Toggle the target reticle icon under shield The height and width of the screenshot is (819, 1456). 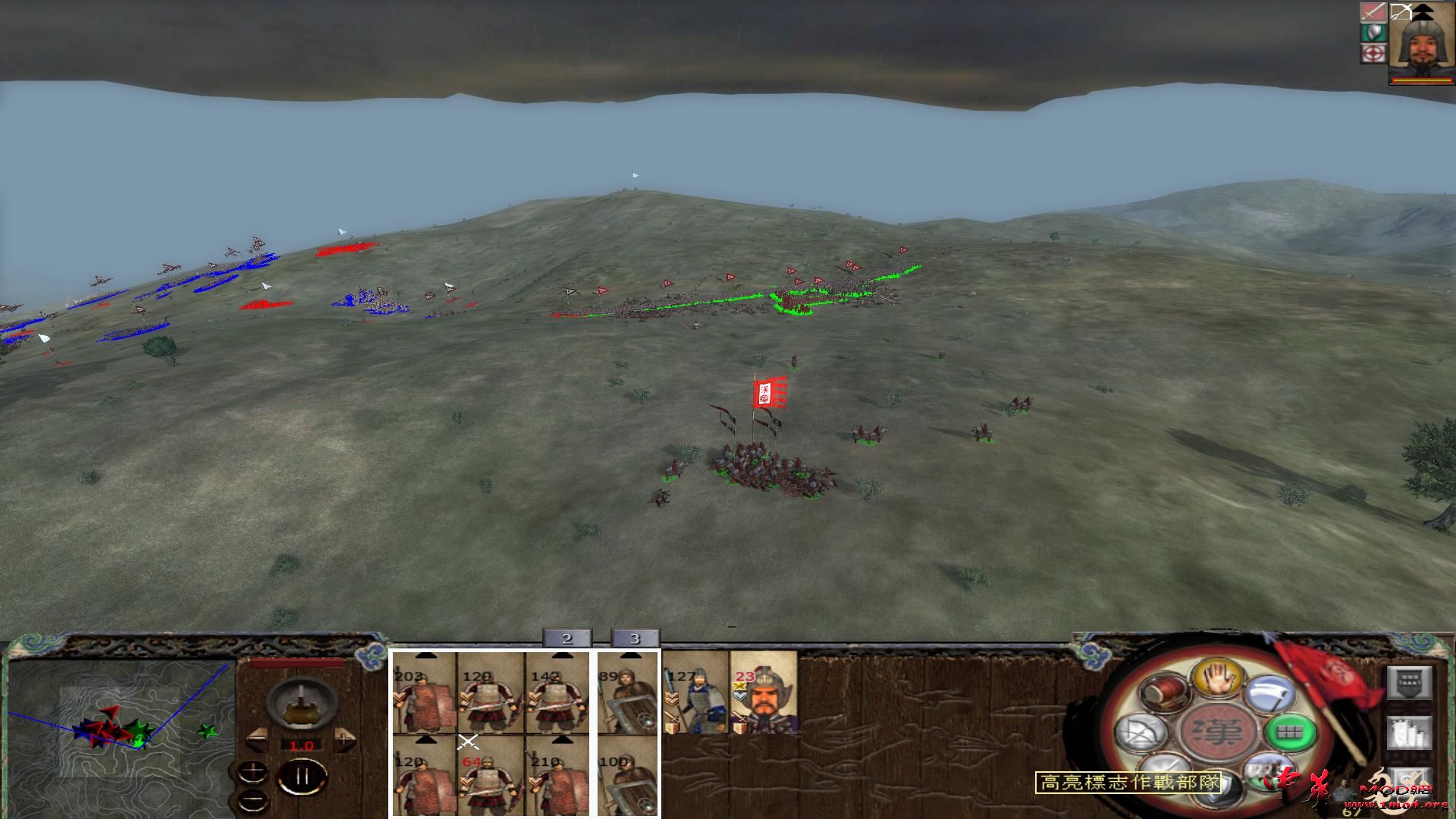point(1373,53)
